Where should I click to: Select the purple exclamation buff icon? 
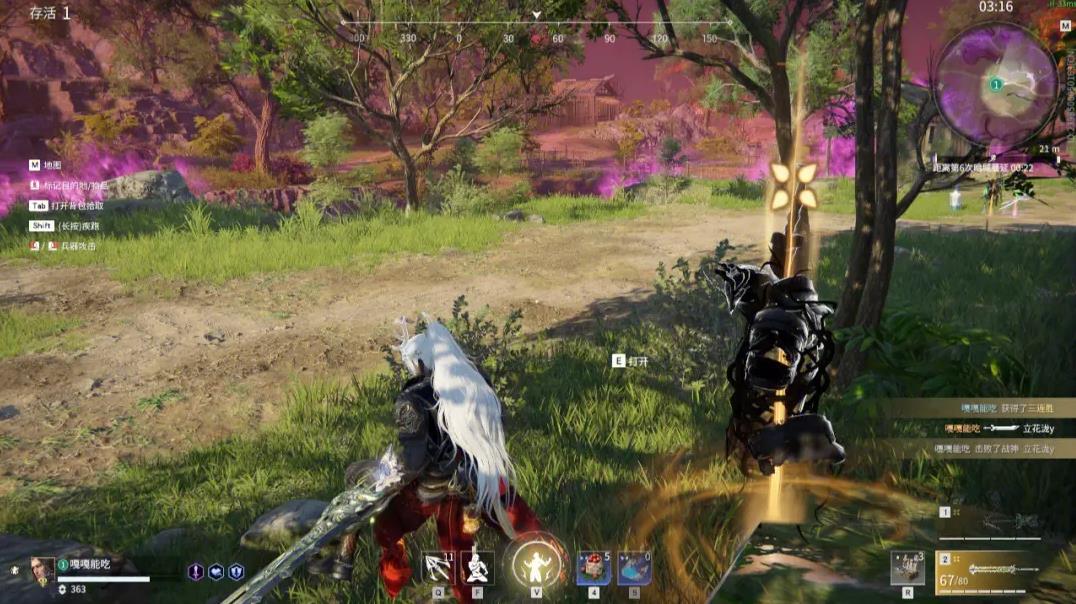click(x=196, y=572)
